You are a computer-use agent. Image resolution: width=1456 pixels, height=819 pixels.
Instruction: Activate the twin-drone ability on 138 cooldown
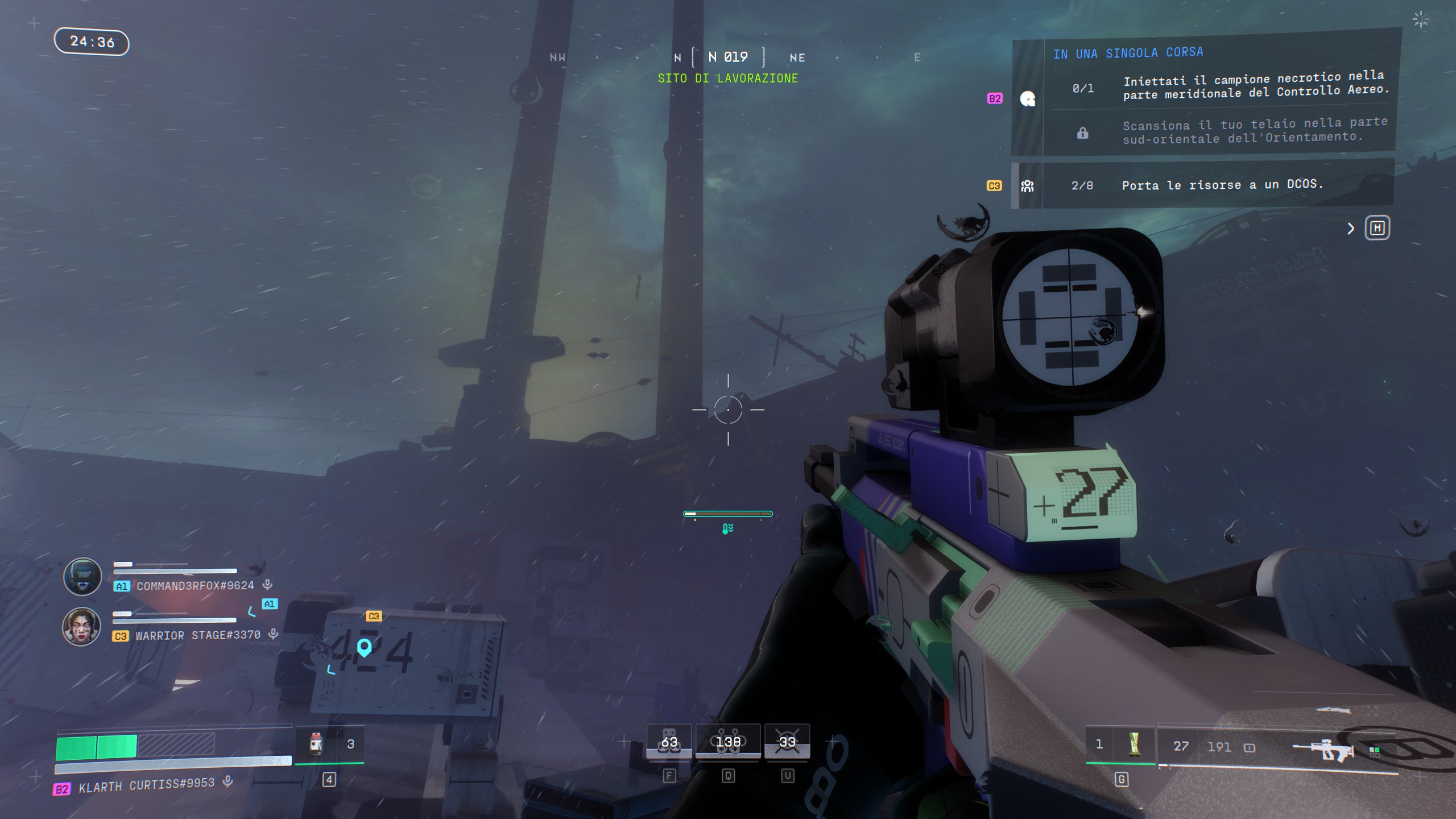[x=728, y=742]
